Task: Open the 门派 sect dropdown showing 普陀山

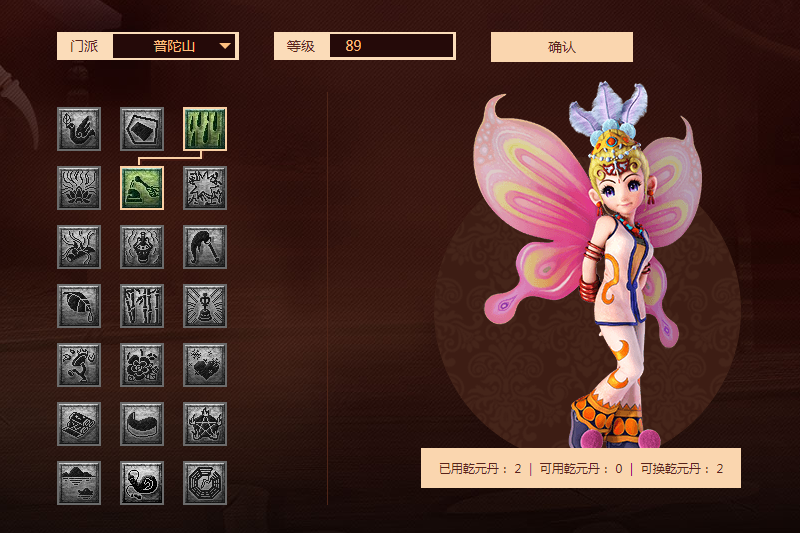Action: tap(175, 46)
